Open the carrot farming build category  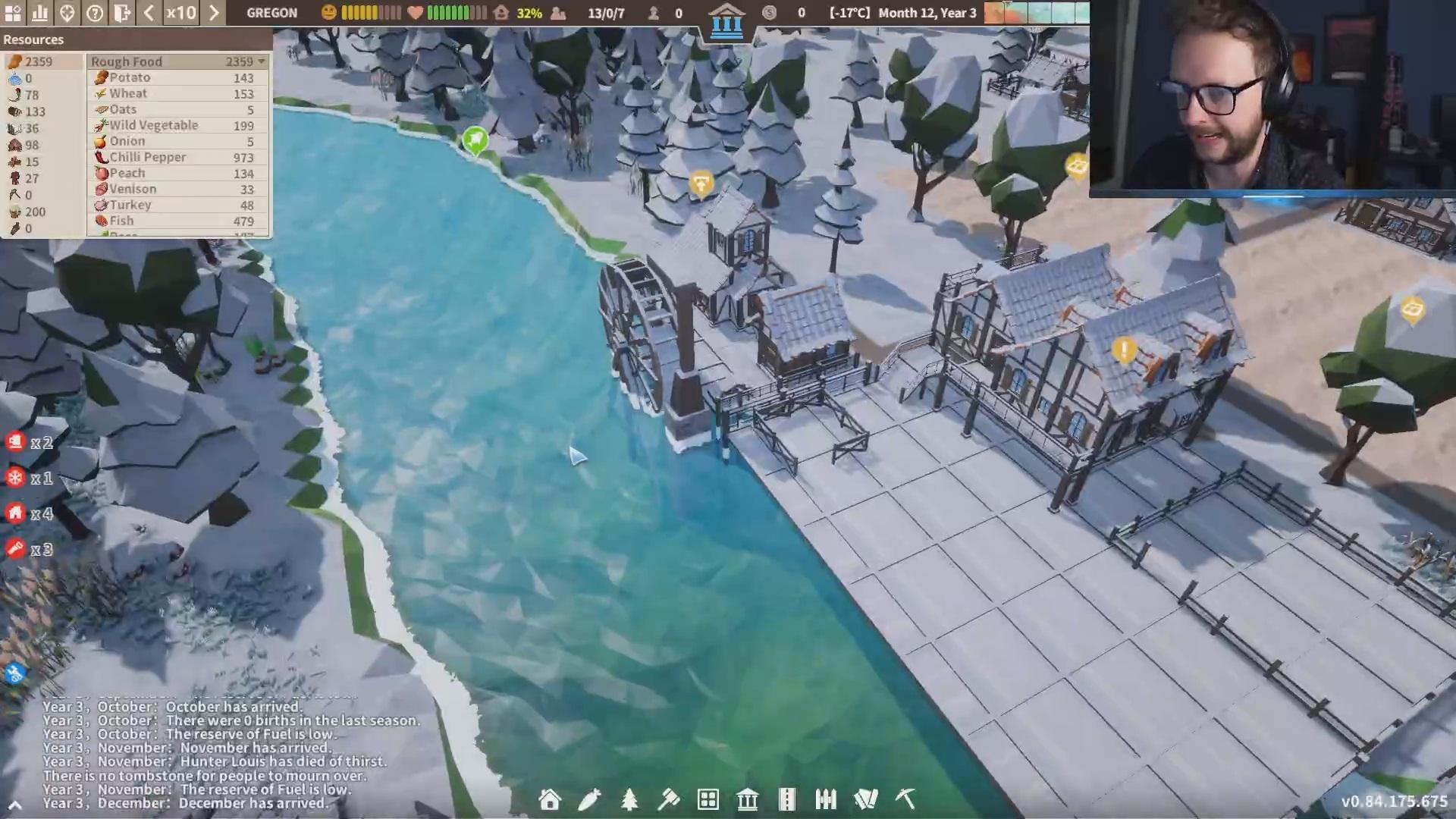[589, 799]
